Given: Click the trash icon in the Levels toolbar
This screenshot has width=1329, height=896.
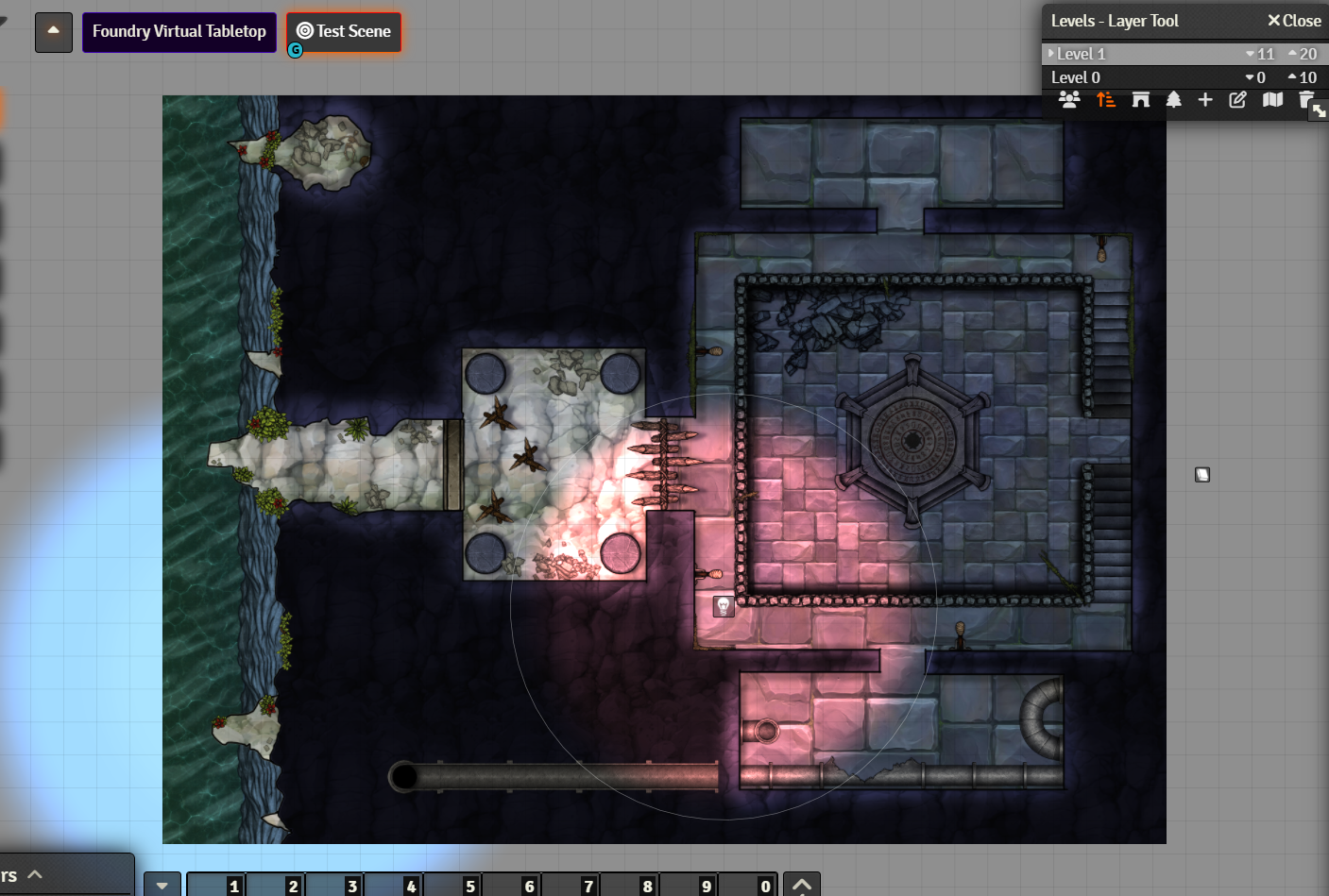Looking at the screenshot, I should click(x=1306, y=99).
